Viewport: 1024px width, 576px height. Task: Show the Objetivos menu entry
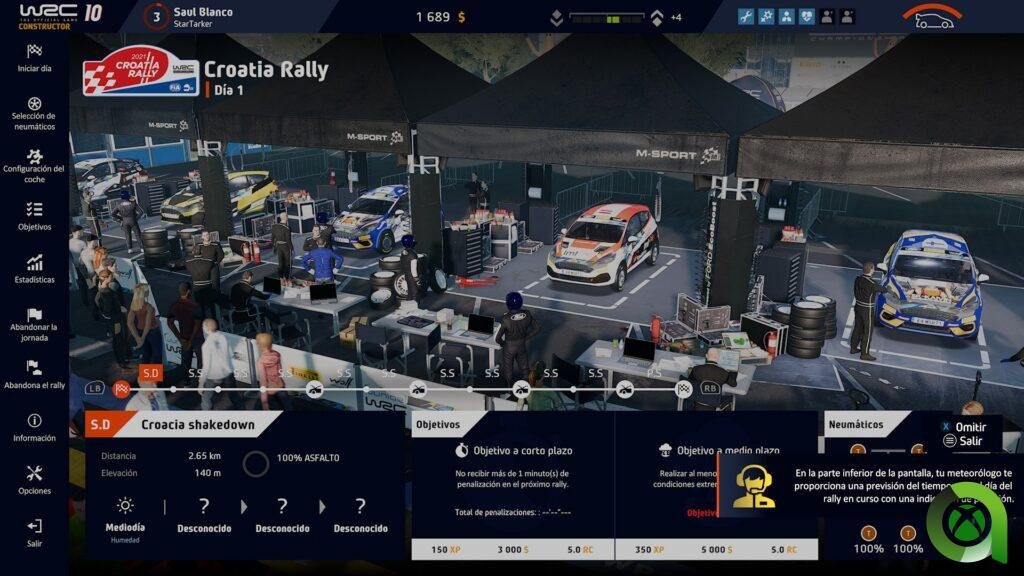point(34,216)
